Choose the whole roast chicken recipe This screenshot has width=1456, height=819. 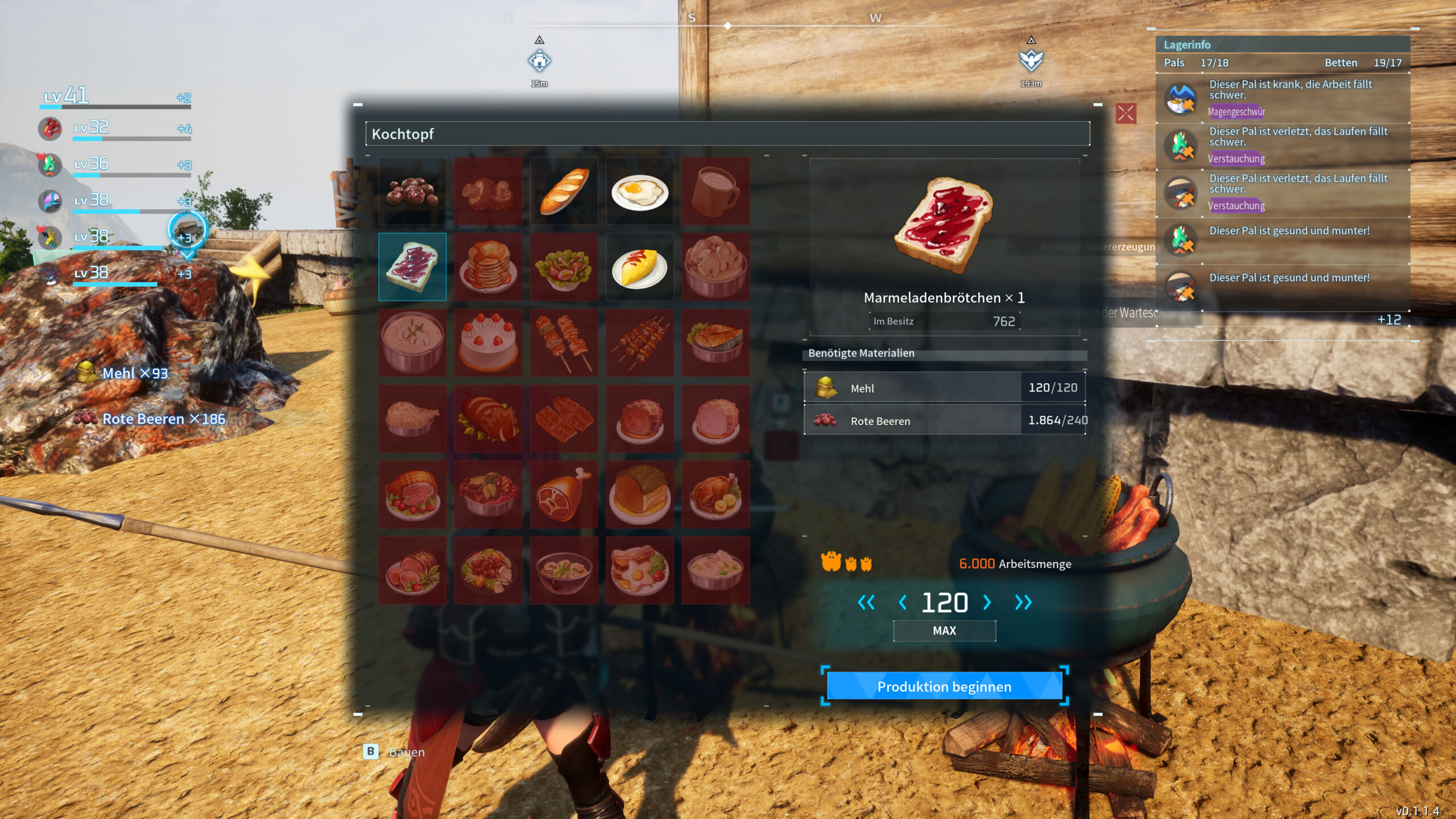715,494
